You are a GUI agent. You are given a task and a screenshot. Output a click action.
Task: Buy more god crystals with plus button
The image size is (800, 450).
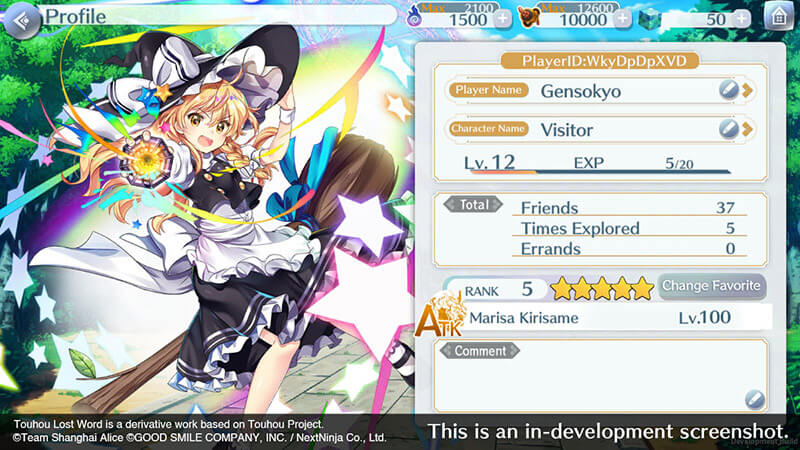click(742, 19)
